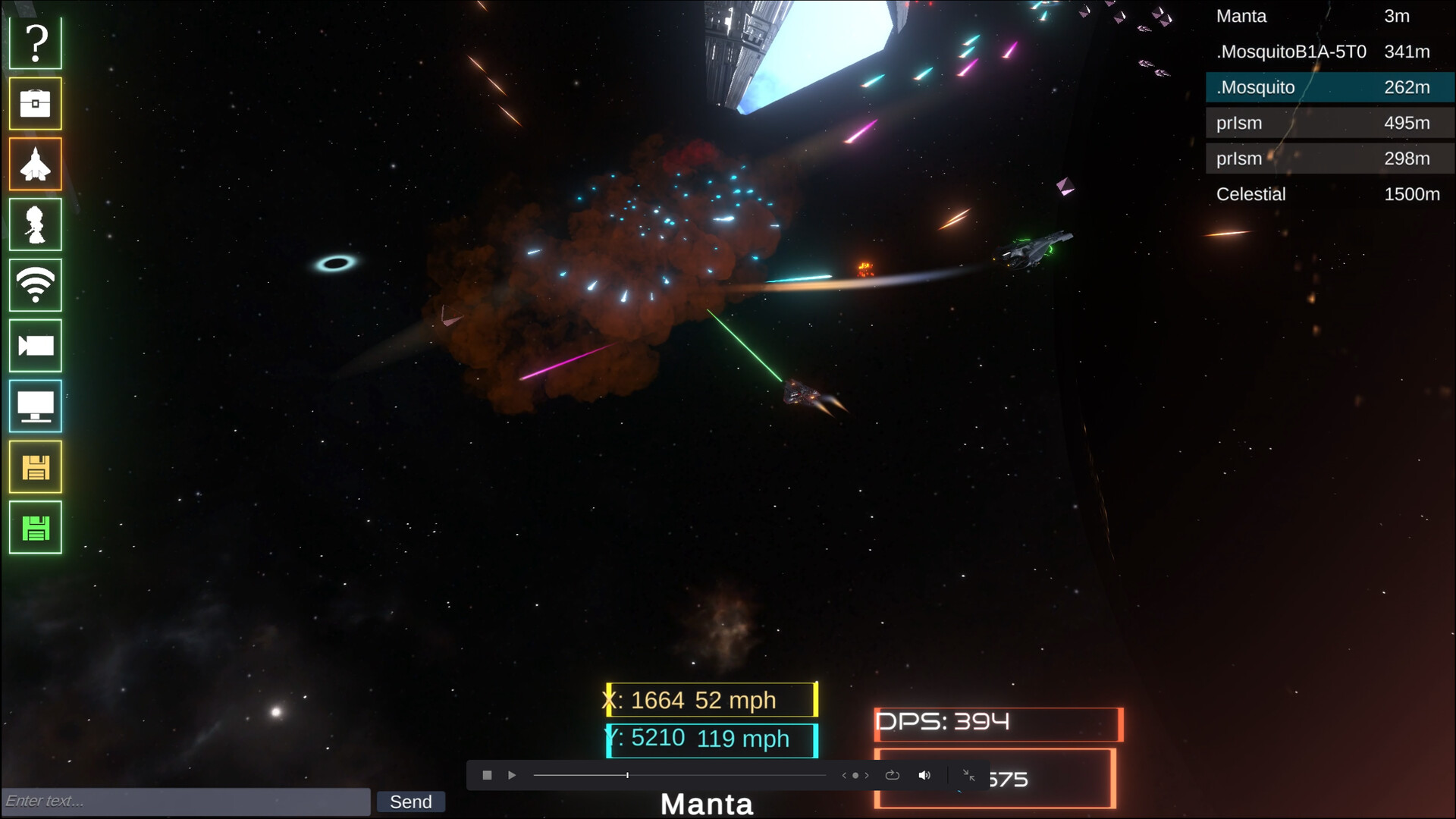
Task: Select the prIsm entry at 495m
Action: click(1329, 123)
